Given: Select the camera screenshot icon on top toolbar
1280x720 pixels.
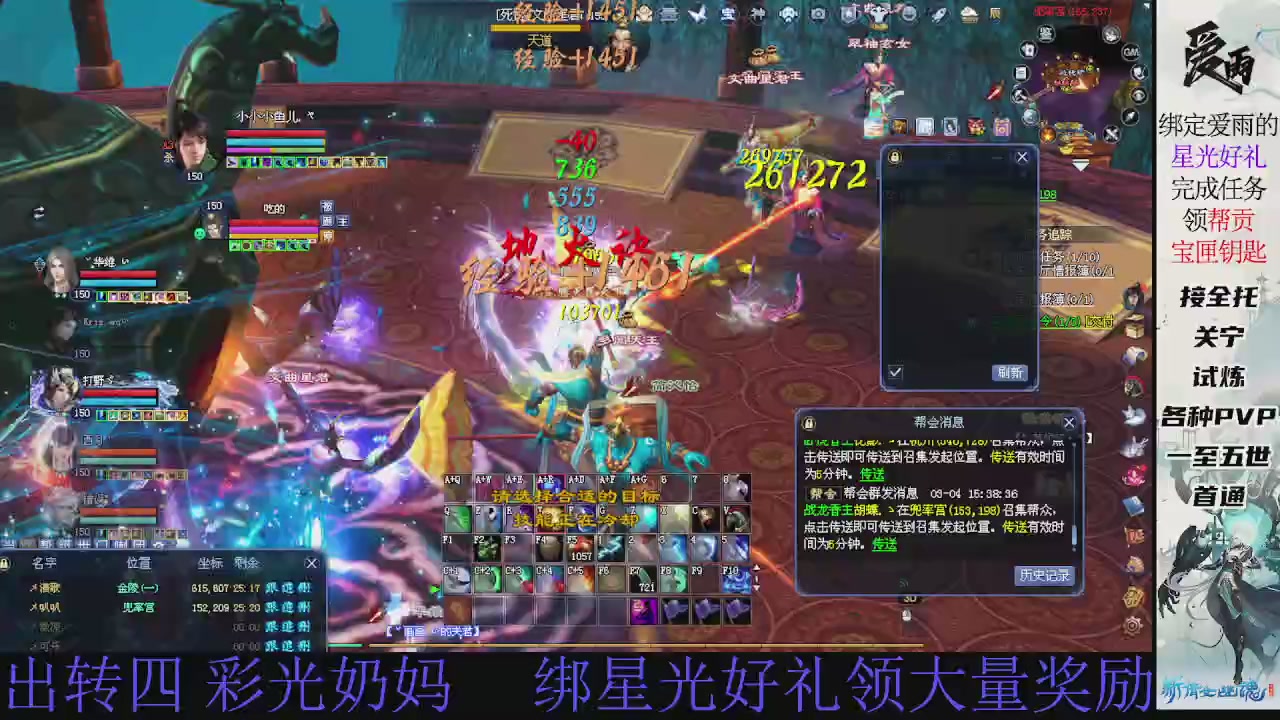Looking at the screenshot, I should click(x=820, y=13).
